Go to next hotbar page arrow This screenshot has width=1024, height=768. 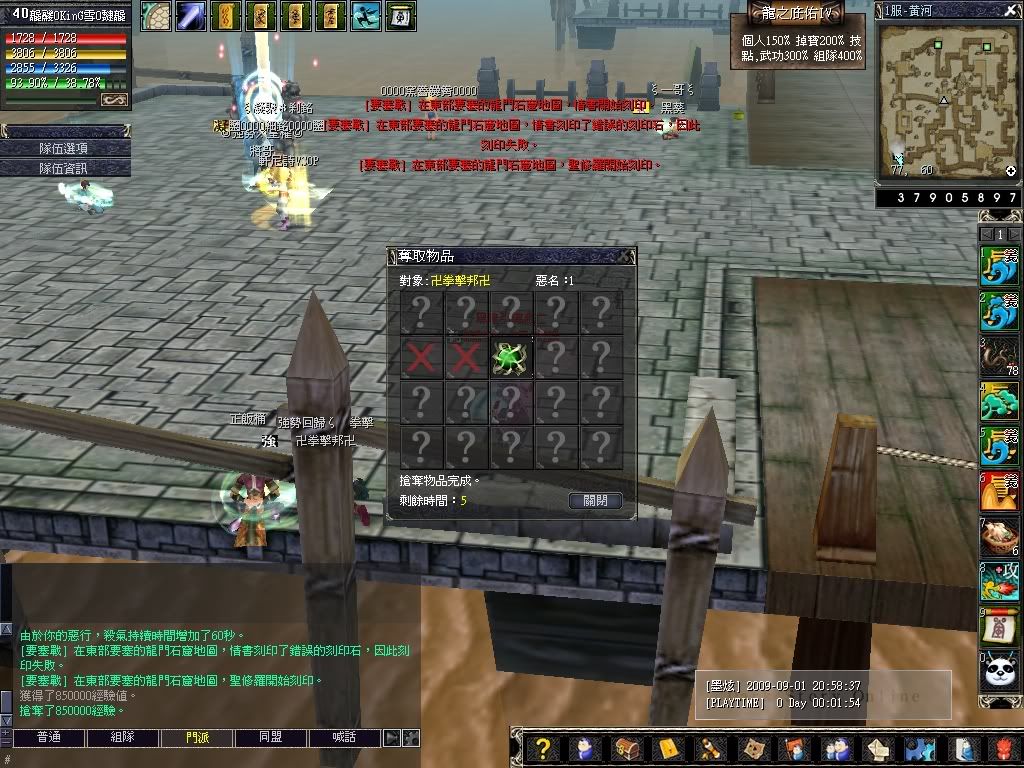(x=1014, y=233)
